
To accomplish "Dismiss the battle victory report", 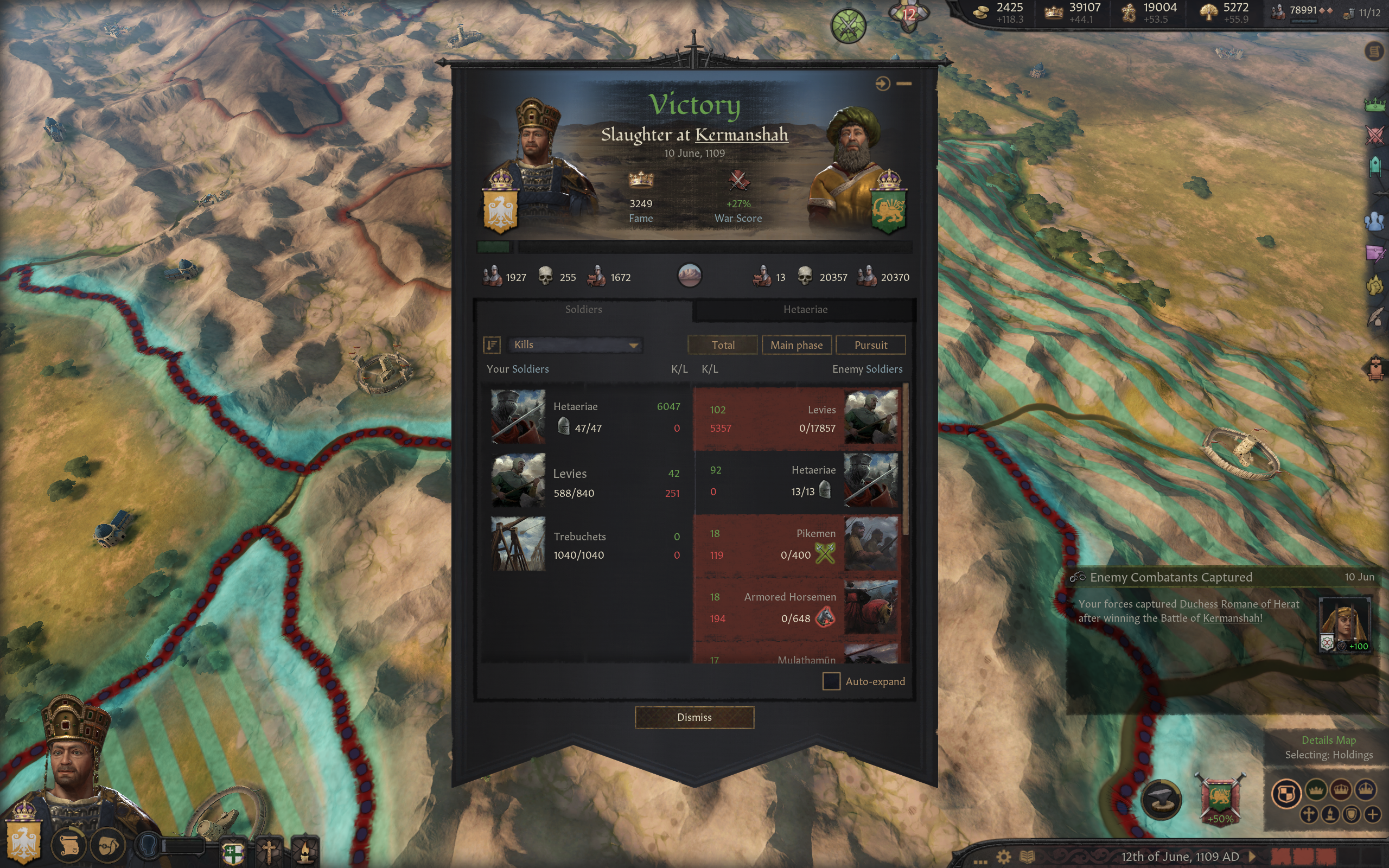I will pos(694,717).
